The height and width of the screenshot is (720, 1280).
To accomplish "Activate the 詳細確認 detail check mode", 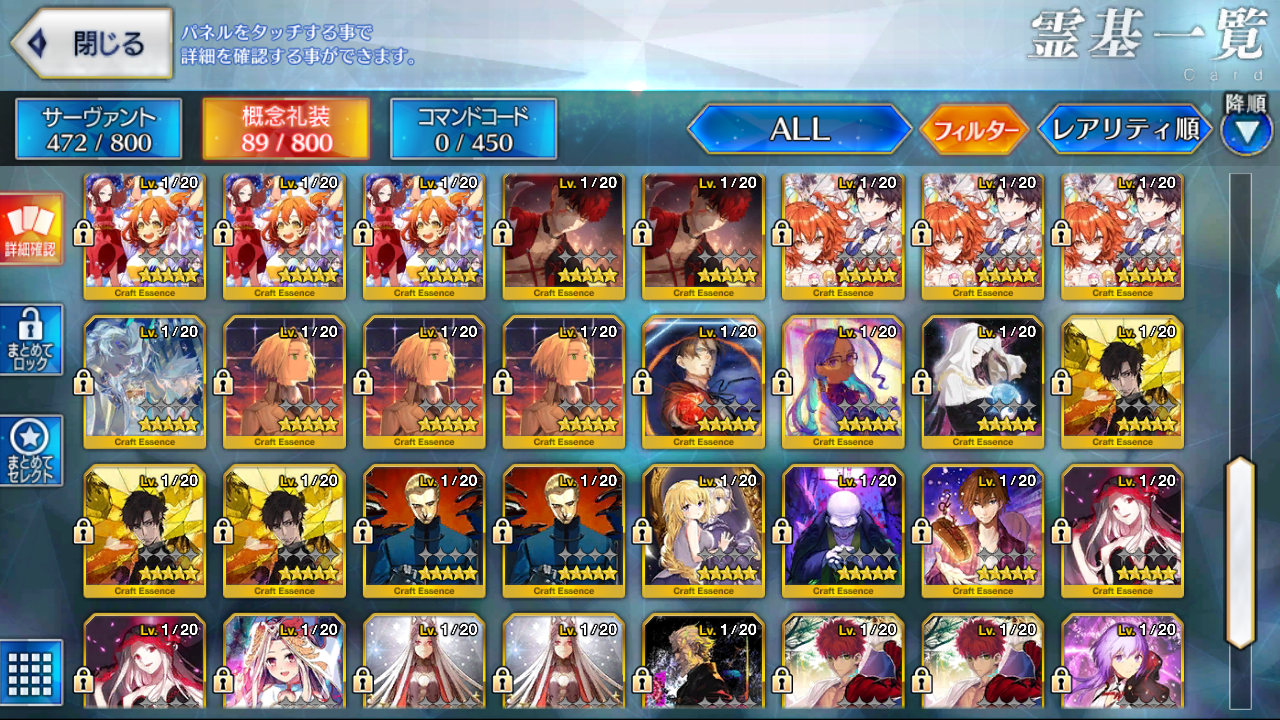I will [x=31, y=229].
